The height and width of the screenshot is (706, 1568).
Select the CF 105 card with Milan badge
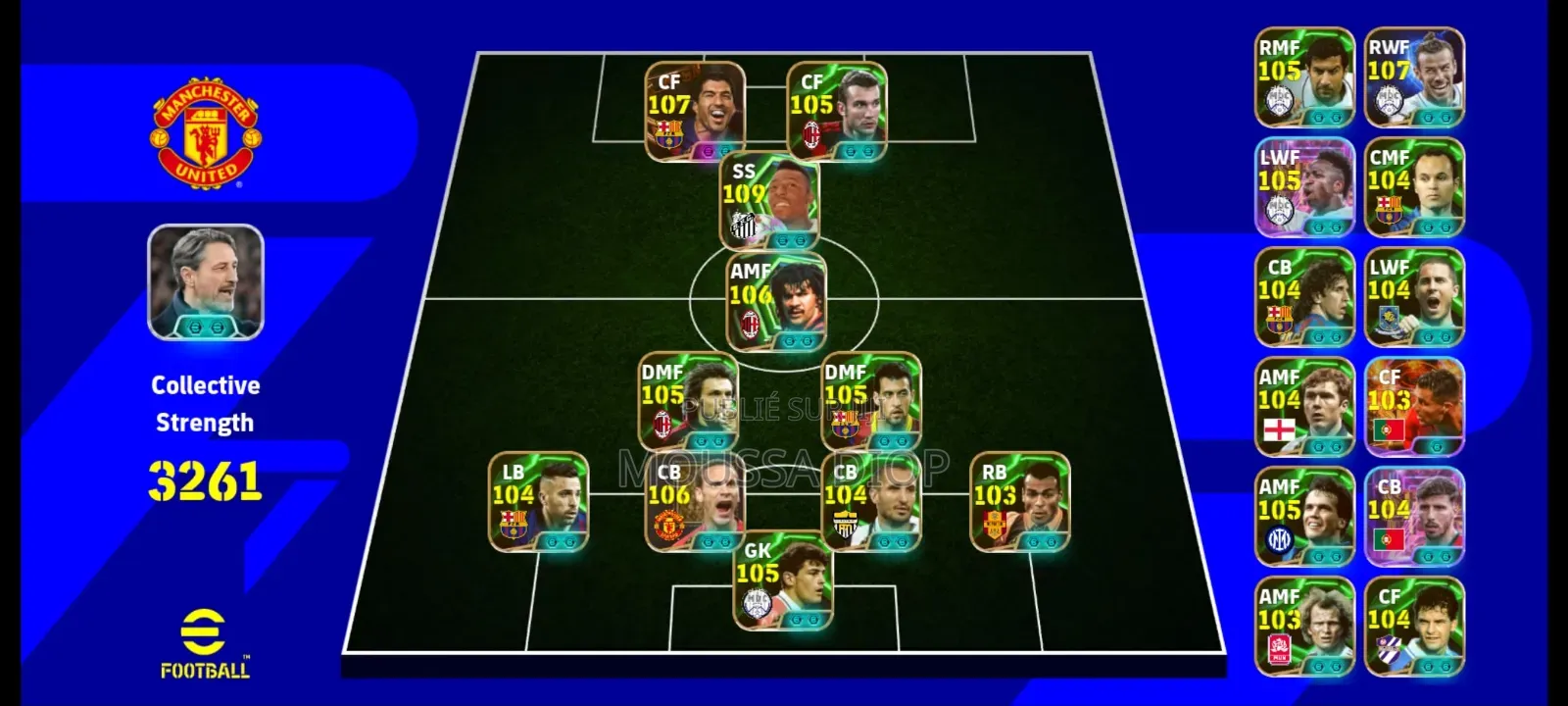pyautogui.click(x=837, y=111)
